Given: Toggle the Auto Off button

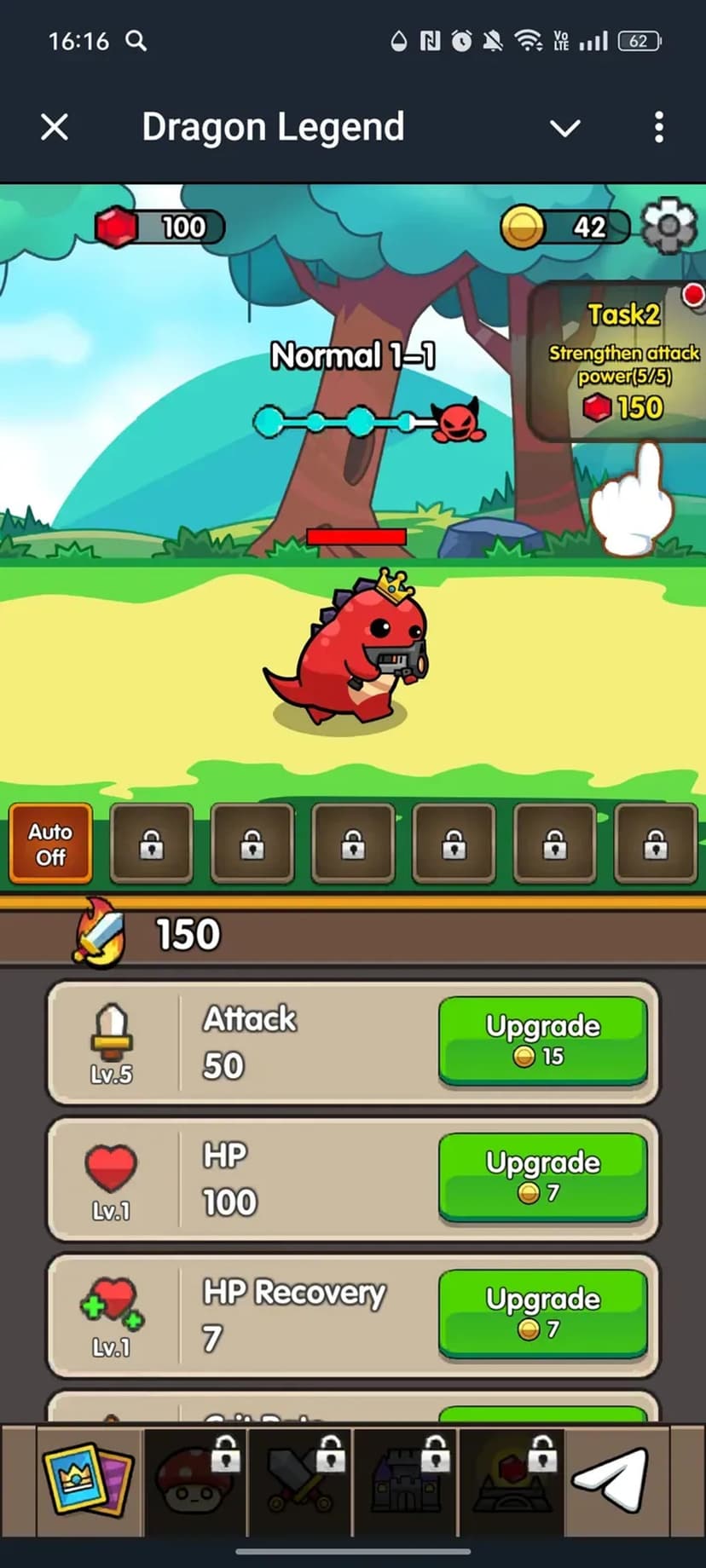Looking at the screenshot, I should pyautogui.click(x=50, y=844).
